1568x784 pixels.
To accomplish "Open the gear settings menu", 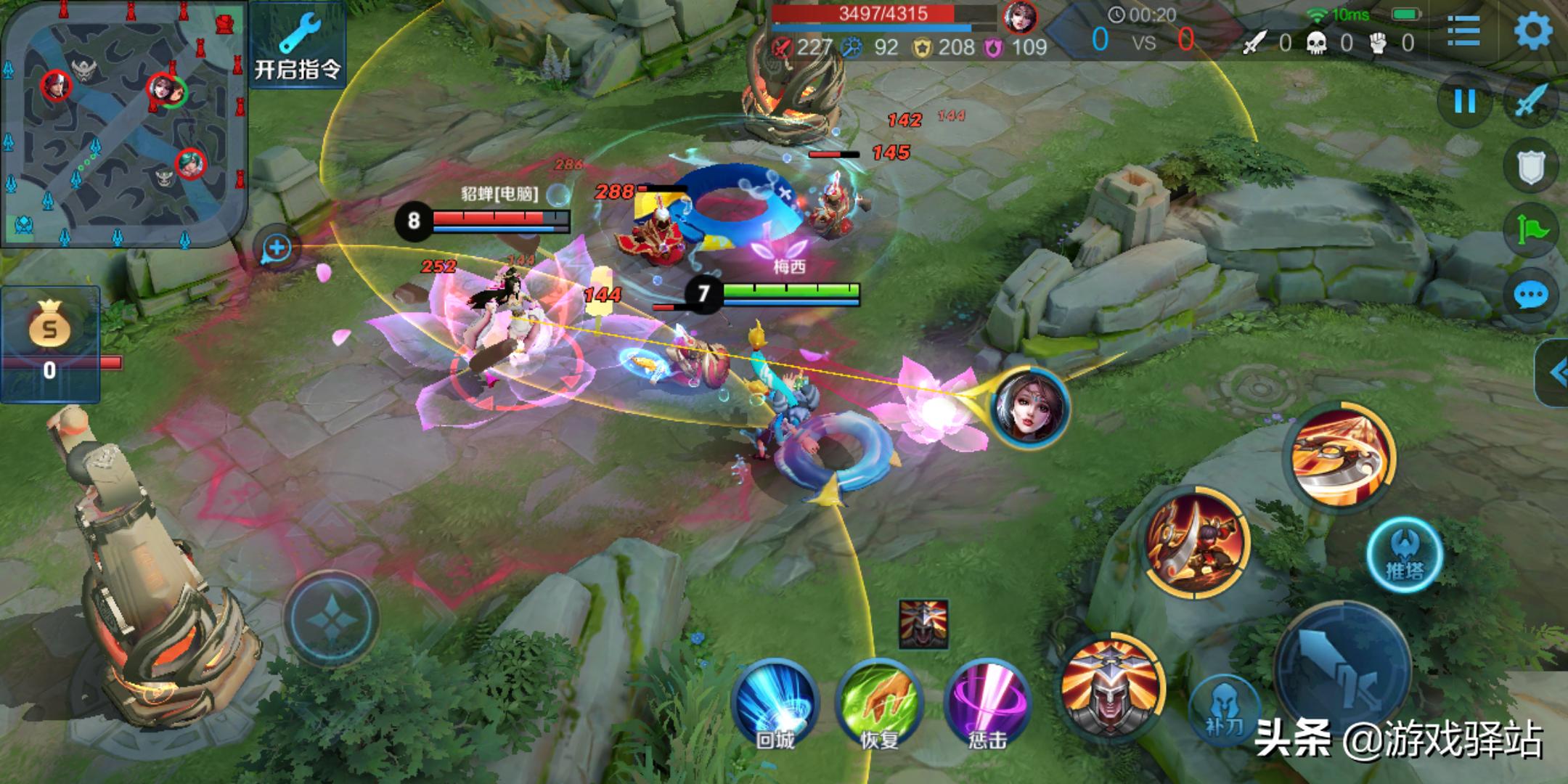I will click(1533, 30).
